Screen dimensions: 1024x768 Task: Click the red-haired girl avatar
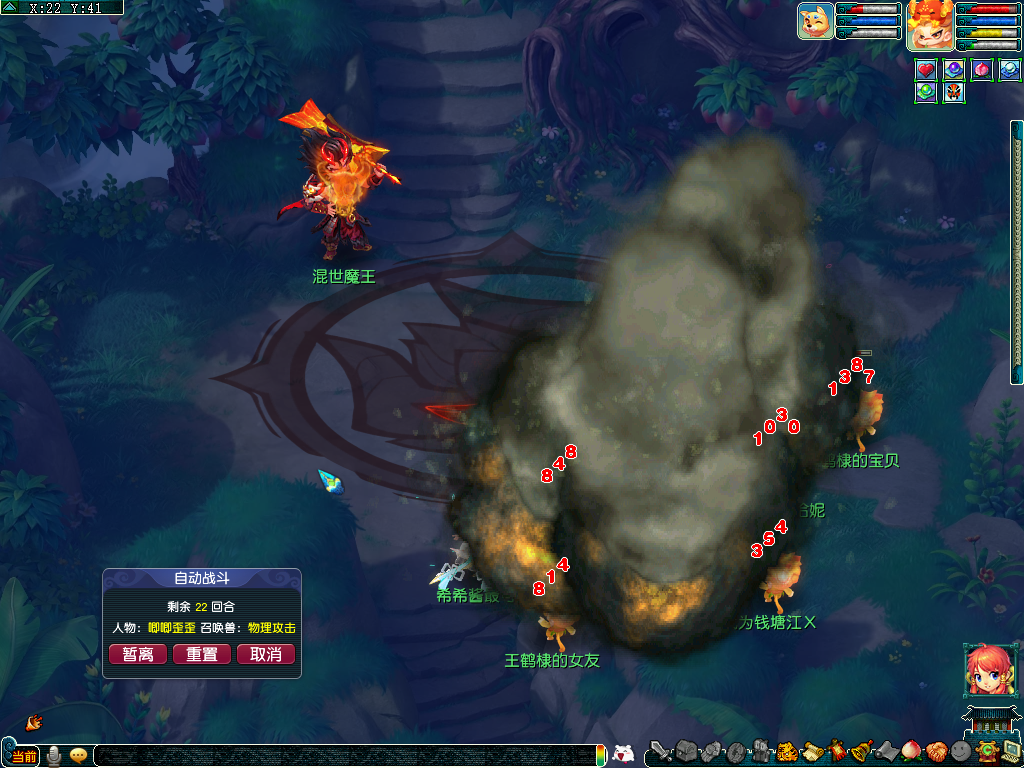tap(986, 670)
